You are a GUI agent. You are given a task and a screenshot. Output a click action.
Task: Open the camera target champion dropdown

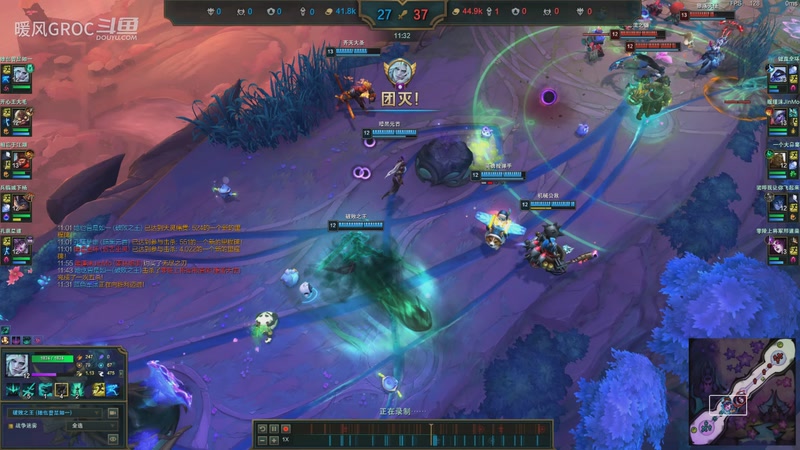(56, 411)
